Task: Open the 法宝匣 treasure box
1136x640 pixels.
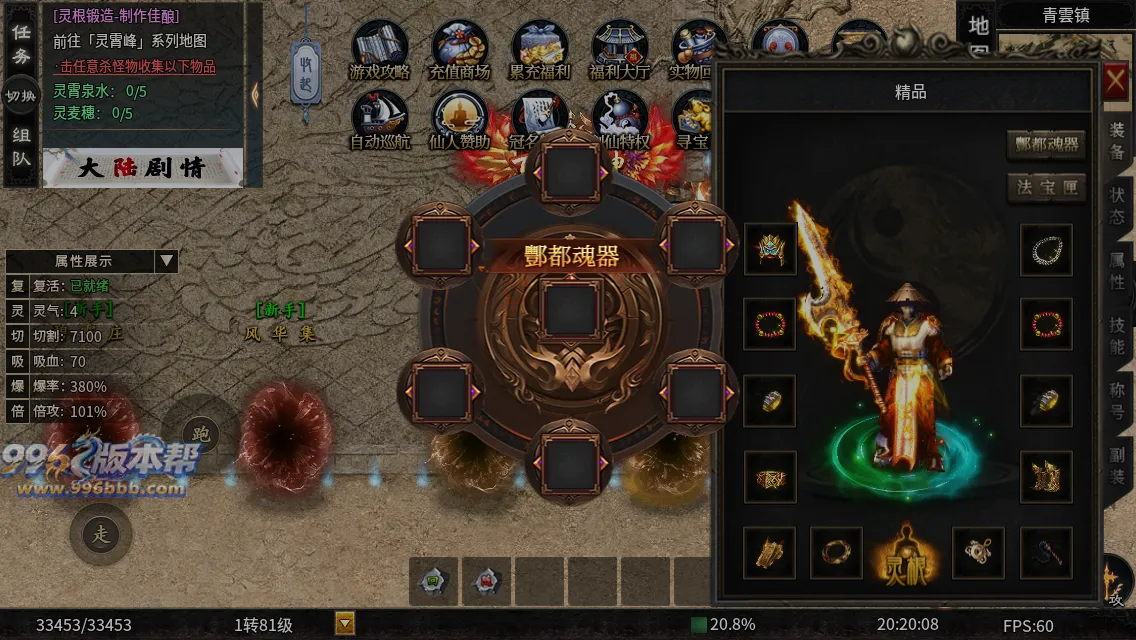Action: [x=1046, y=187]
